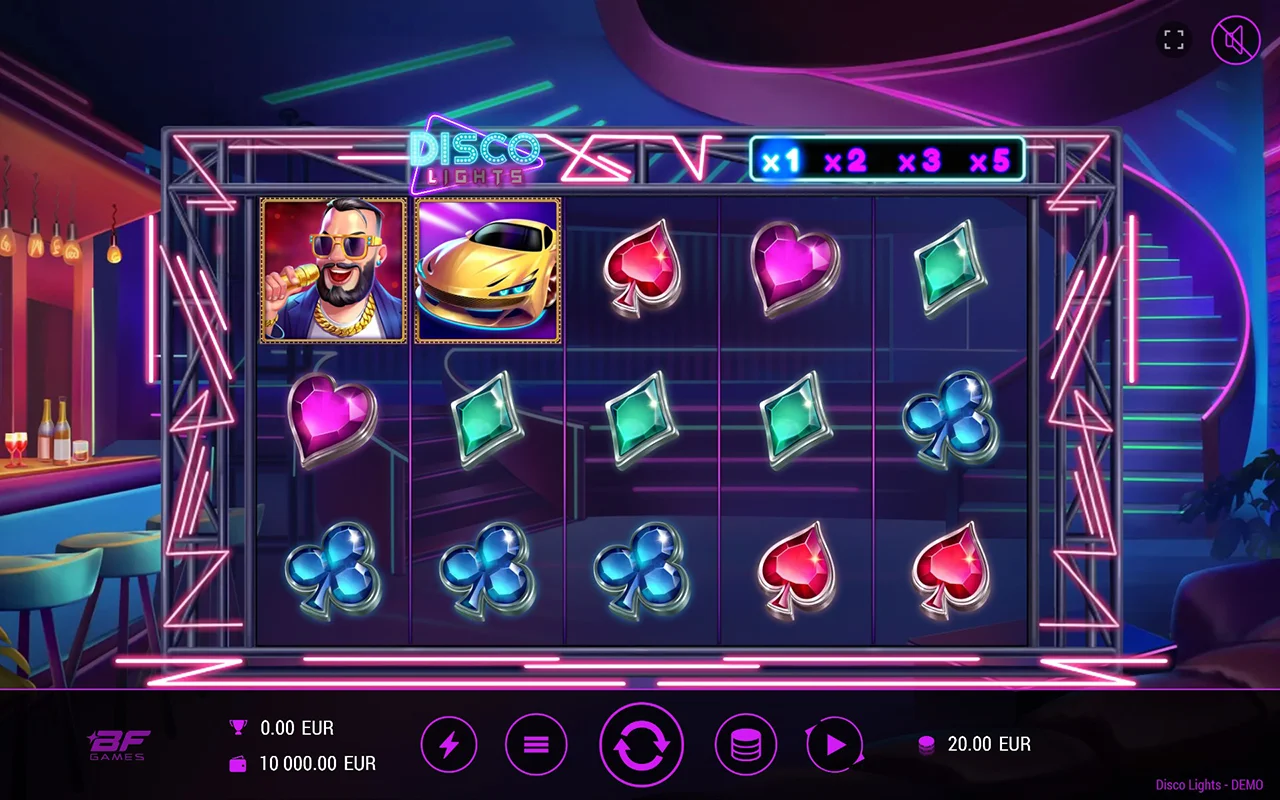The image size is (1280, 800).
Task: Start autoplay with the play arrow button
Action: (x=835, y=745)
